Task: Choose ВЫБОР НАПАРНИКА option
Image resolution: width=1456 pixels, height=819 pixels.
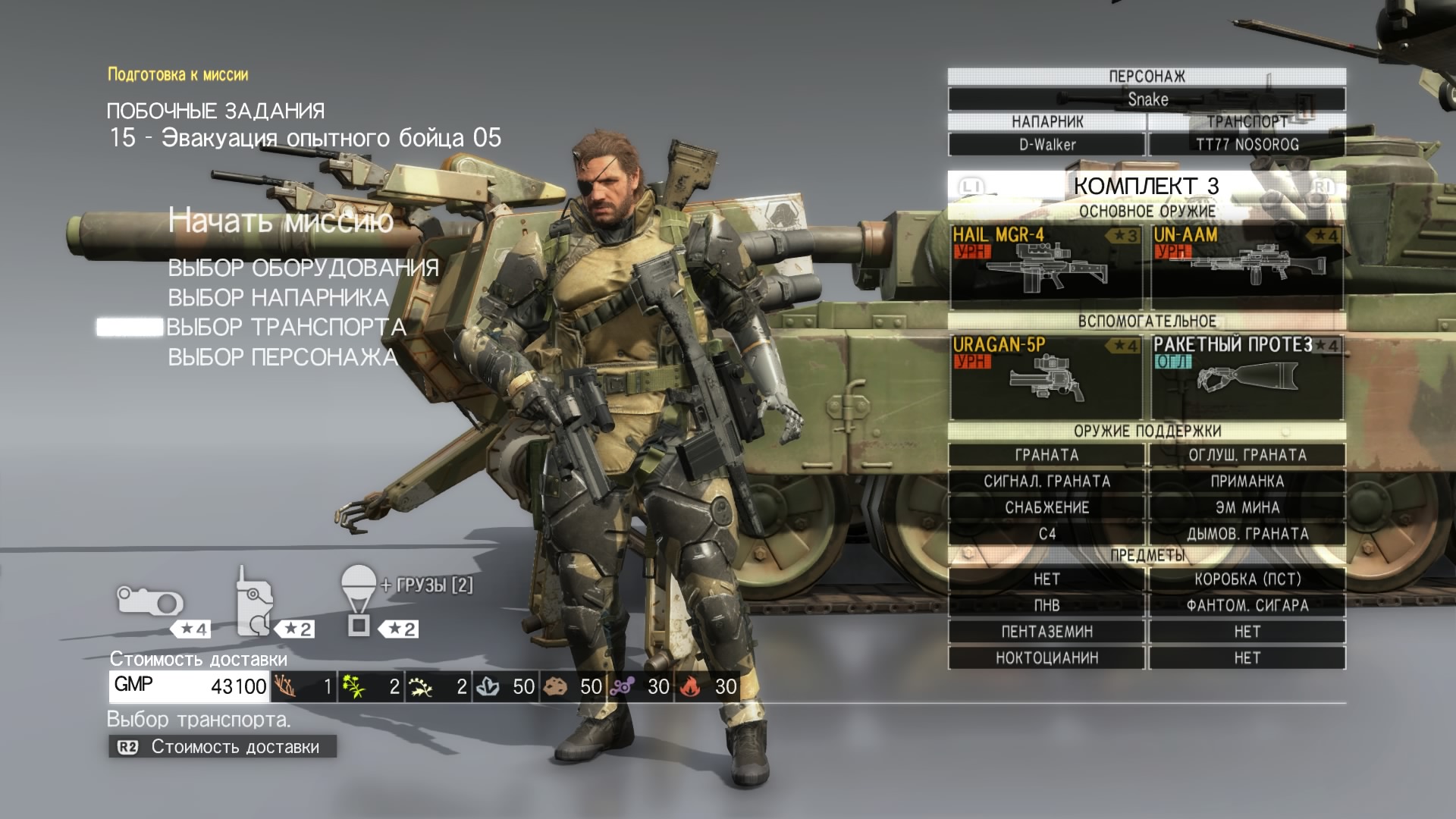Action: click(x=278, y=297)
